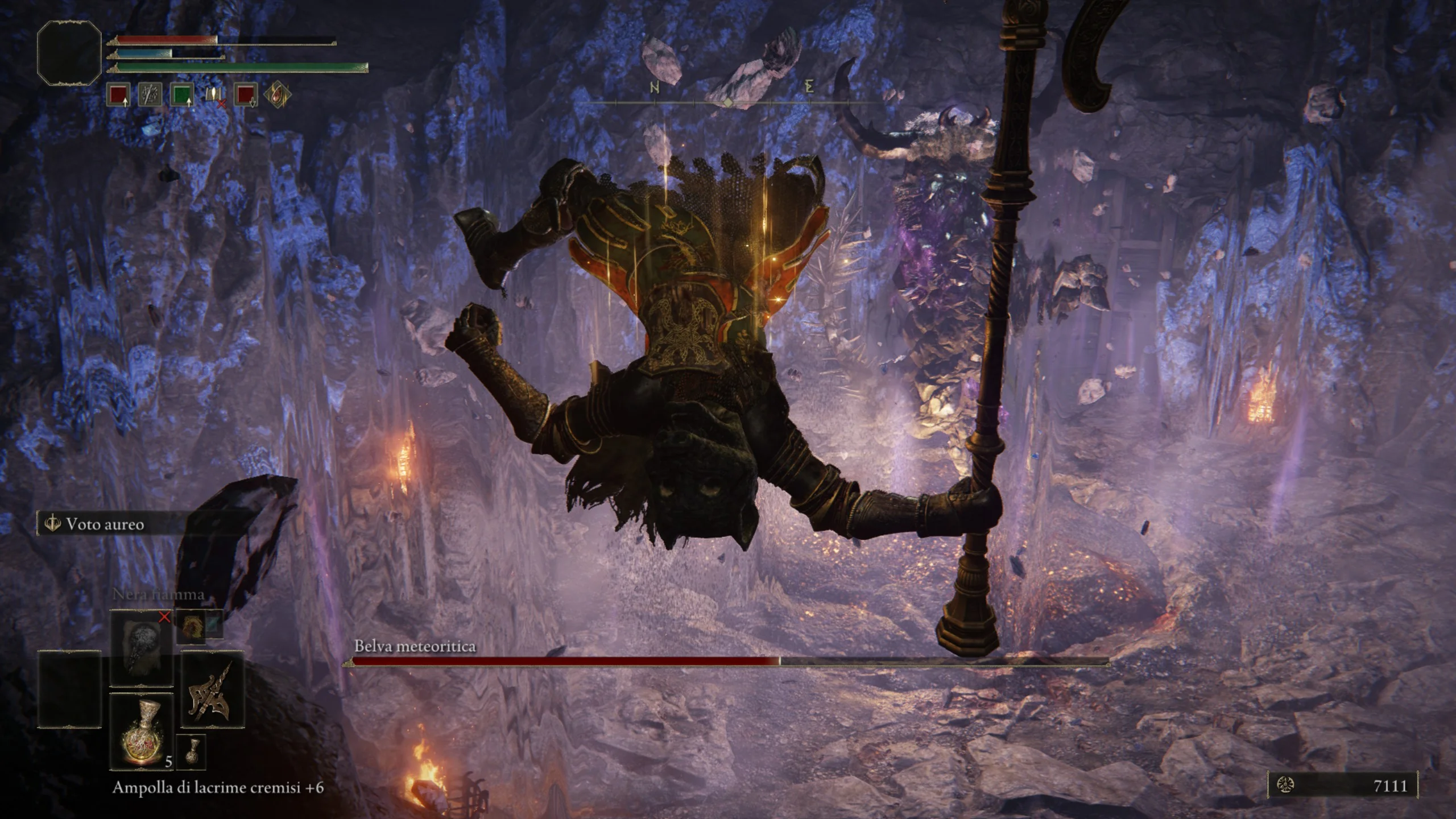Inspect the grey weapon buff status icon
The image size is (1456, 819).
pos(150,95)
